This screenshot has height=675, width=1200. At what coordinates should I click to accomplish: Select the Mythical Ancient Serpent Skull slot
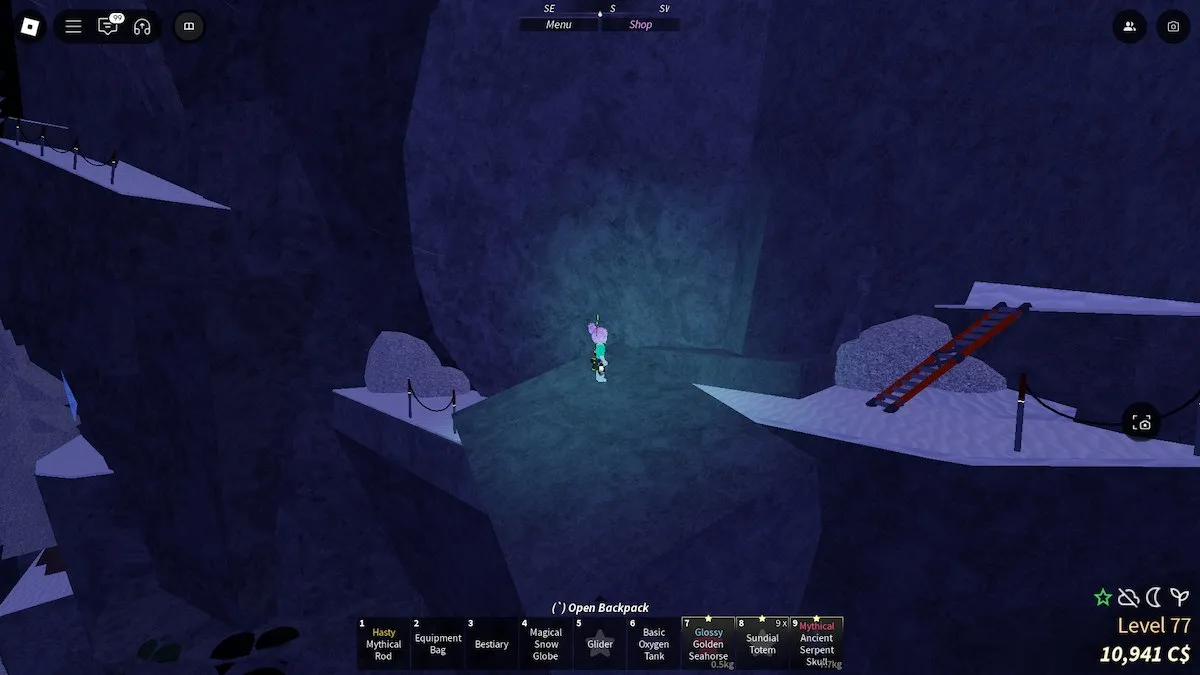[816, 643]
